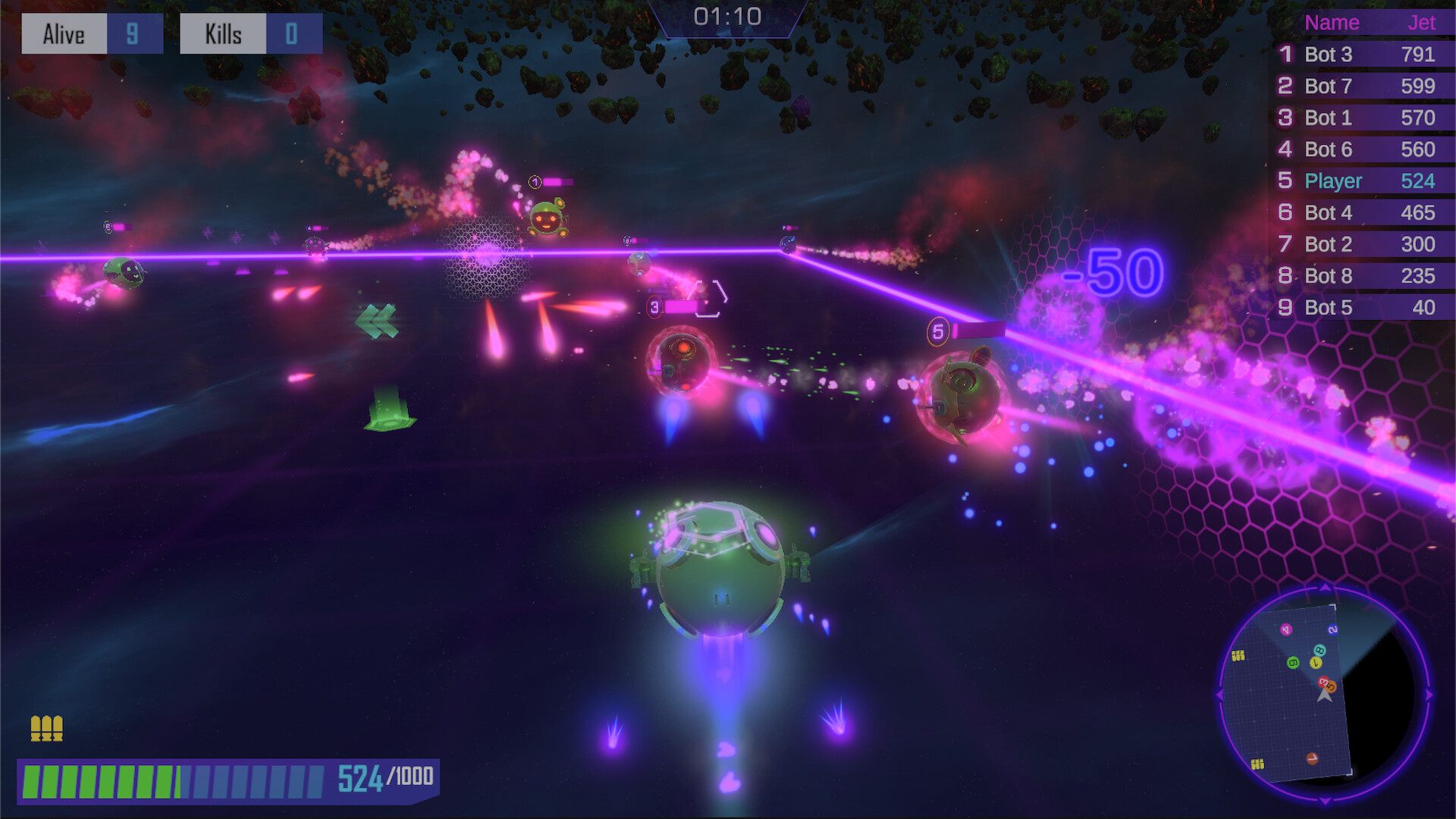The width and height of the screenshot is (1456, 819).
Task: Click the ammo crate marker on minimap bottom
Action: (1257, 764)
